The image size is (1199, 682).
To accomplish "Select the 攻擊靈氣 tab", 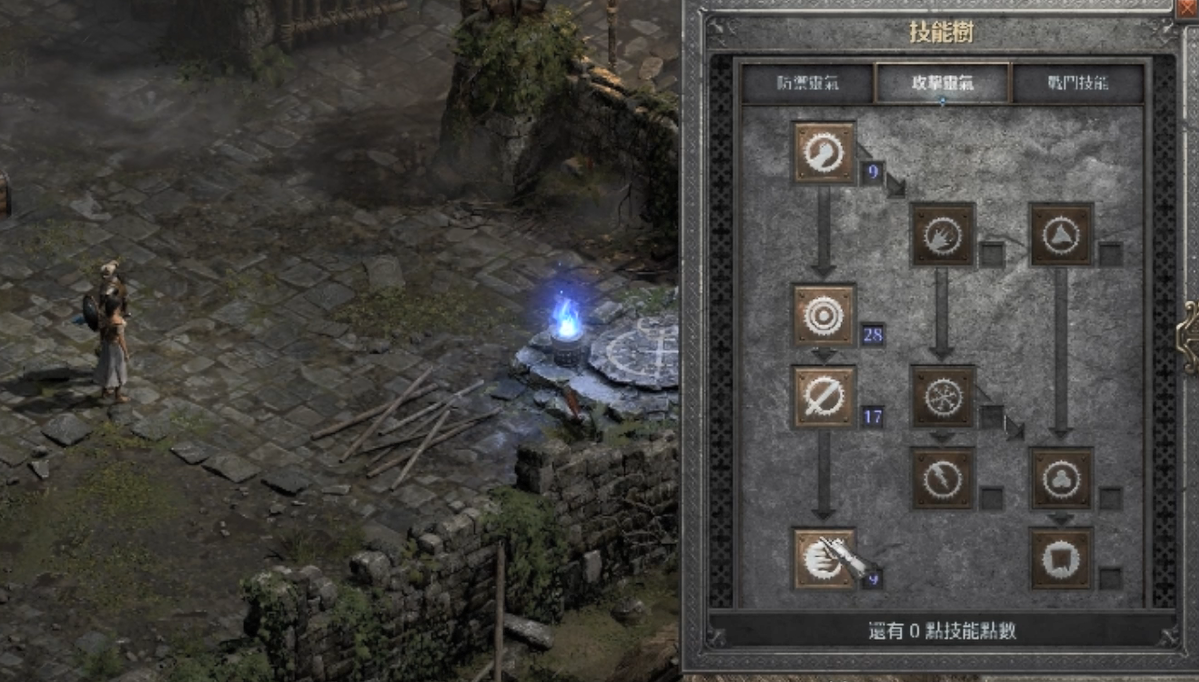I will (x=942, y=83).
